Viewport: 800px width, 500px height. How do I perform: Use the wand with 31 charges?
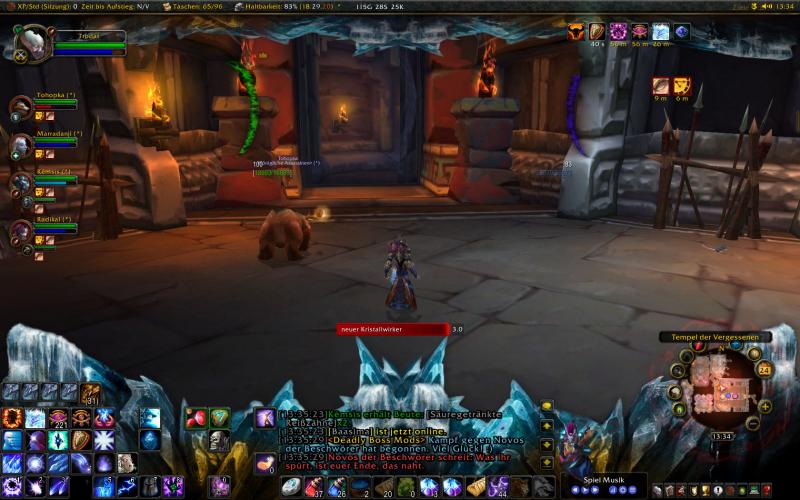click(91, 392)
